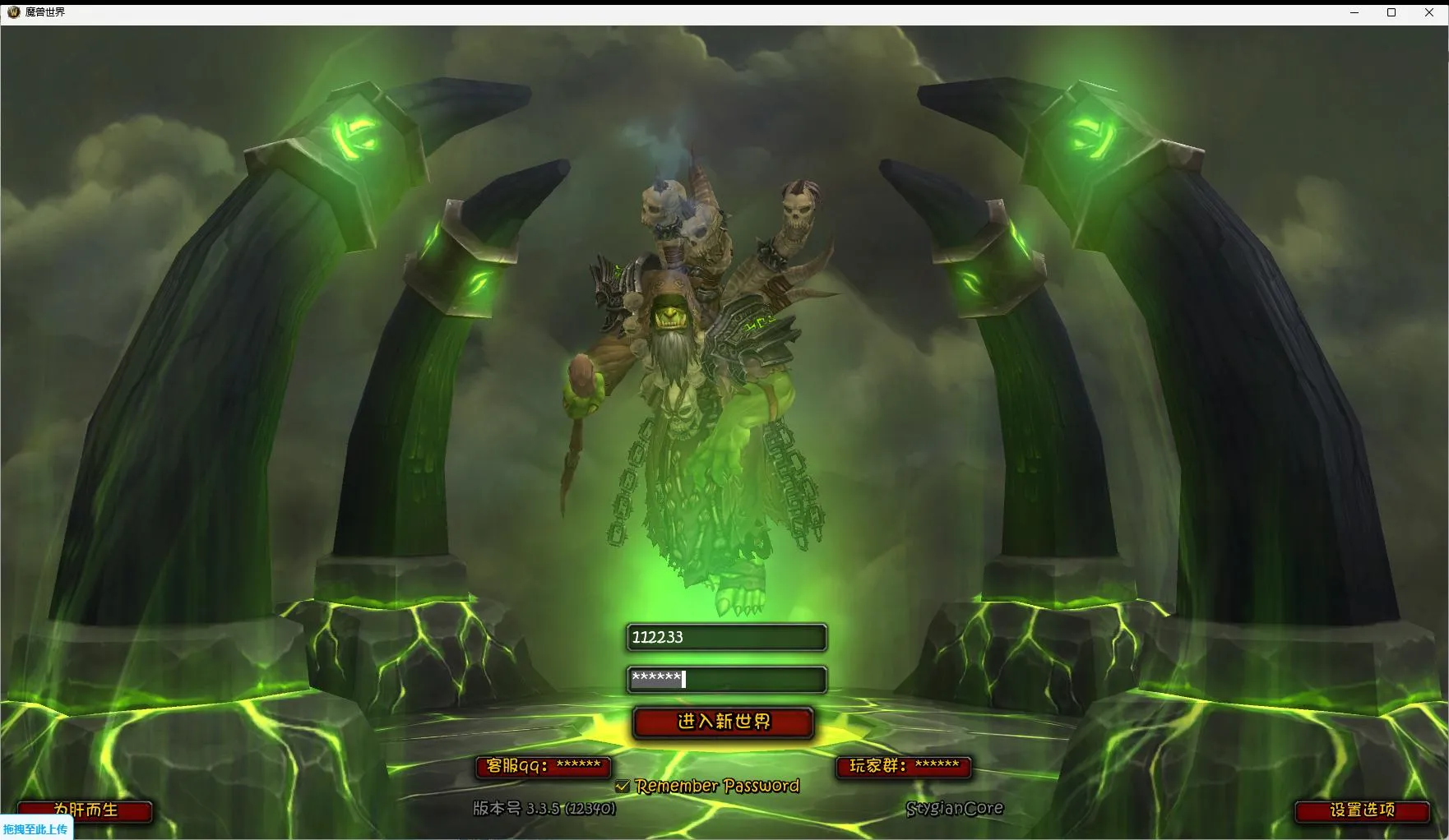This screenshot has height=840, width=1449.
Task: Focus the masked password input field
Action: 726,679
